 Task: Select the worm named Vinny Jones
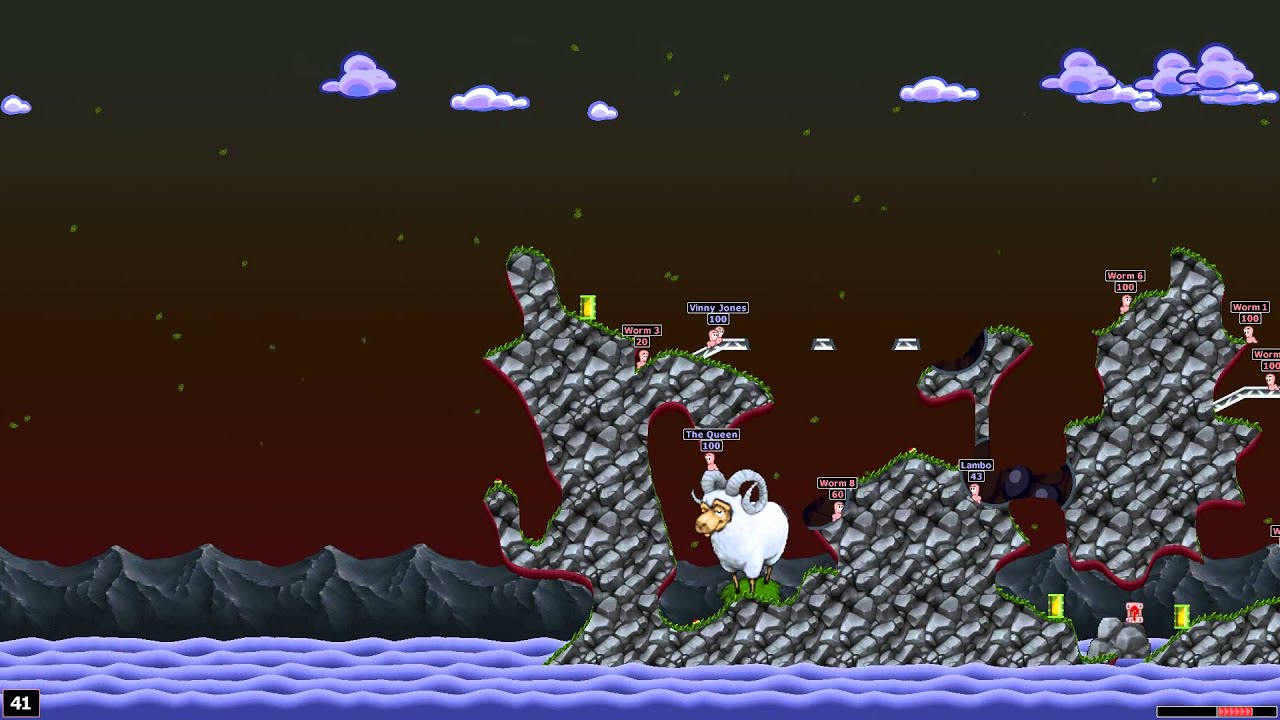coord(712,338)
